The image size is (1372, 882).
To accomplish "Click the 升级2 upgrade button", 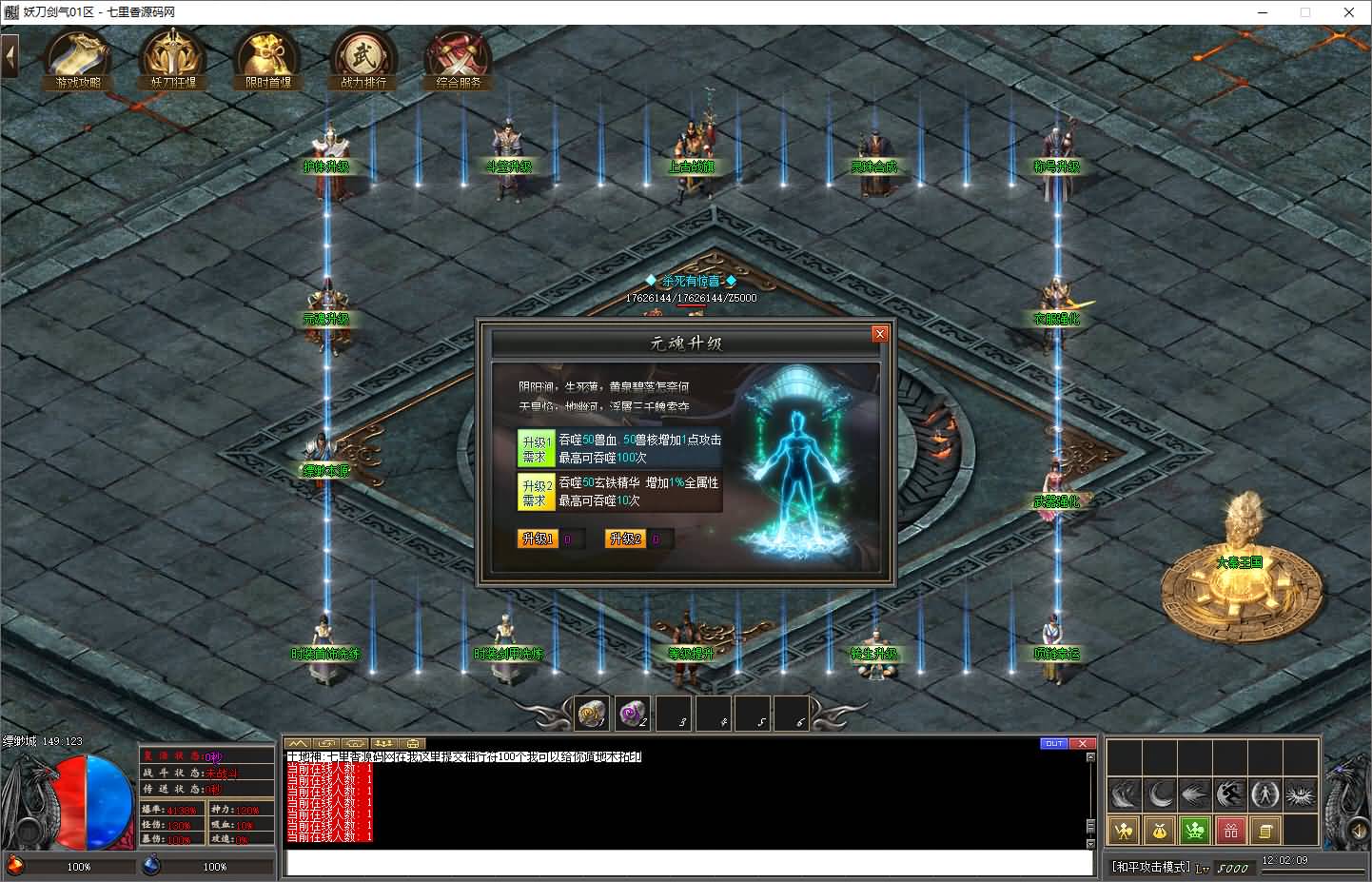I will pyautogui.click(x=624, y=539).
